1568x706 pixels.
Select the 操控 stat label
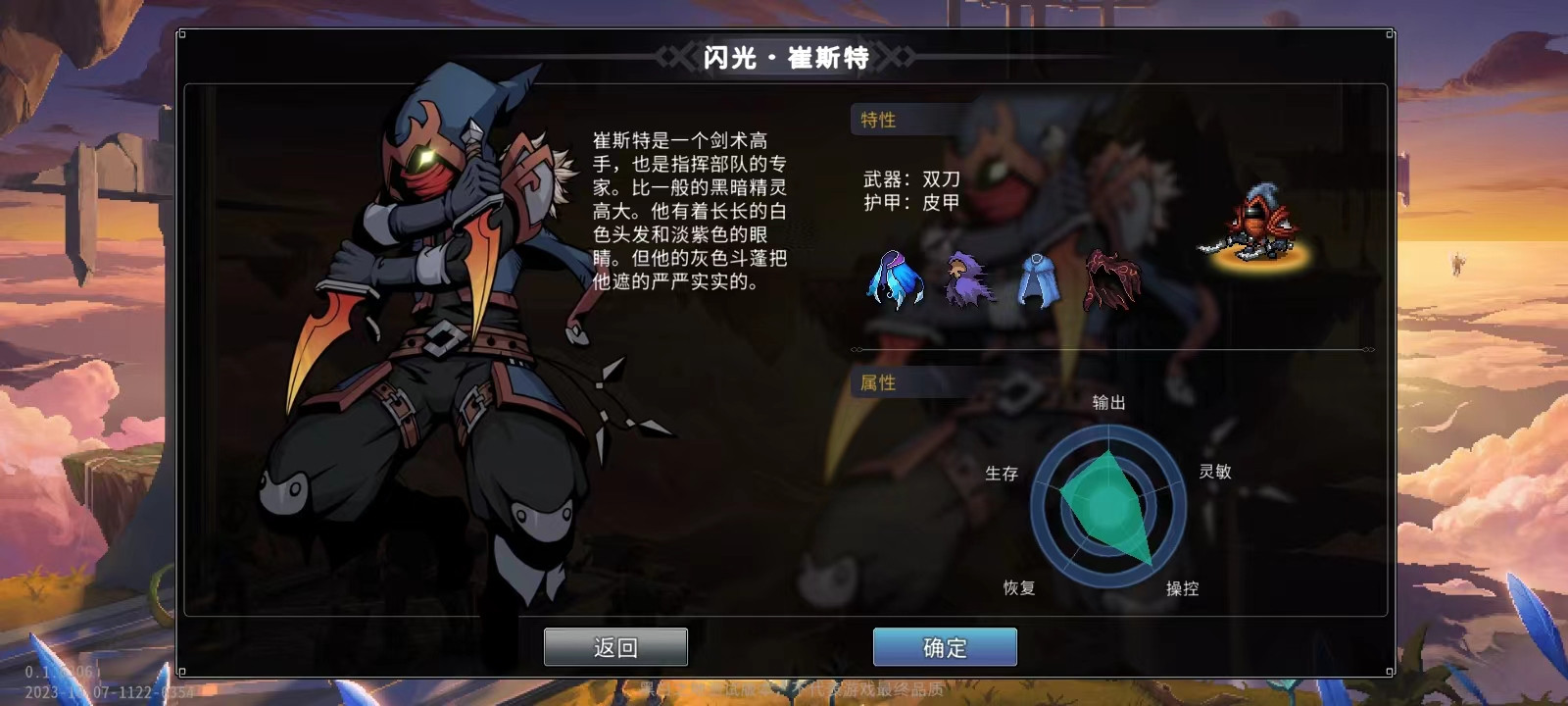(1181, 589)
